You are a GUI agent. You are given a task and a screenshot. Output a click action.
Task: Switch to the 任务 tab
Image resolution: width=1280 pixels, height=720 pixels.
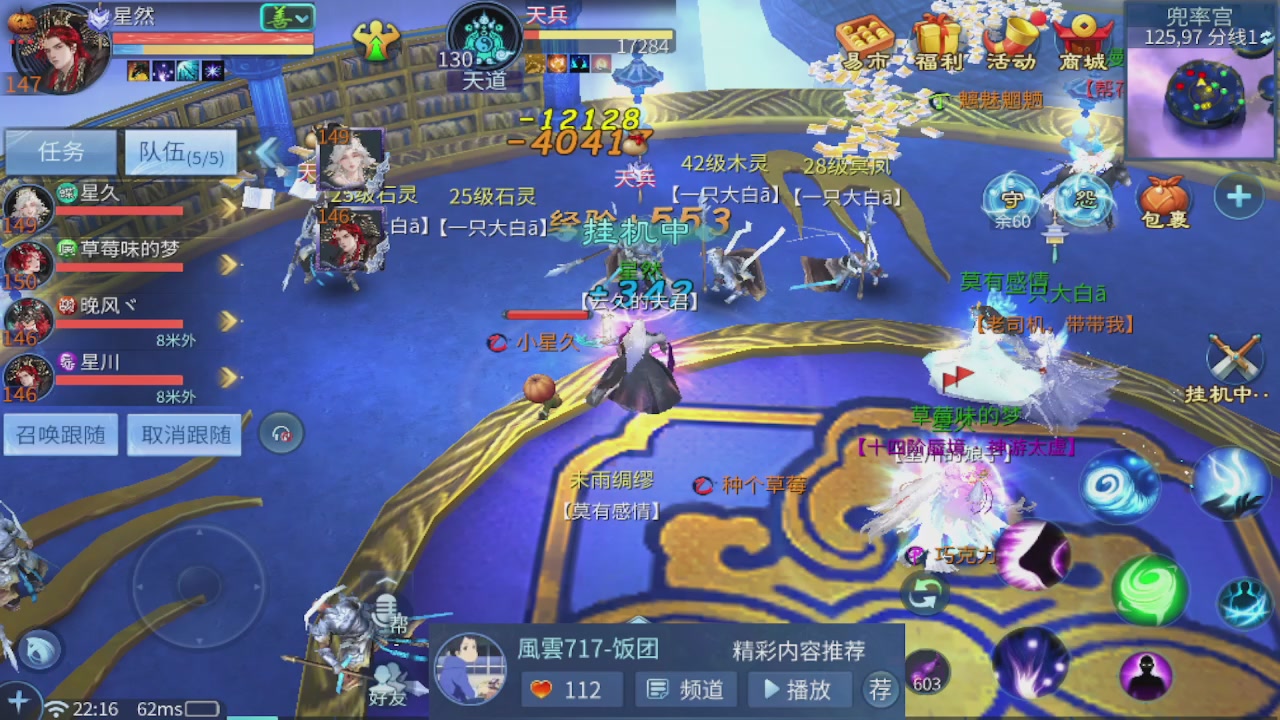click(x=60, y=151)
